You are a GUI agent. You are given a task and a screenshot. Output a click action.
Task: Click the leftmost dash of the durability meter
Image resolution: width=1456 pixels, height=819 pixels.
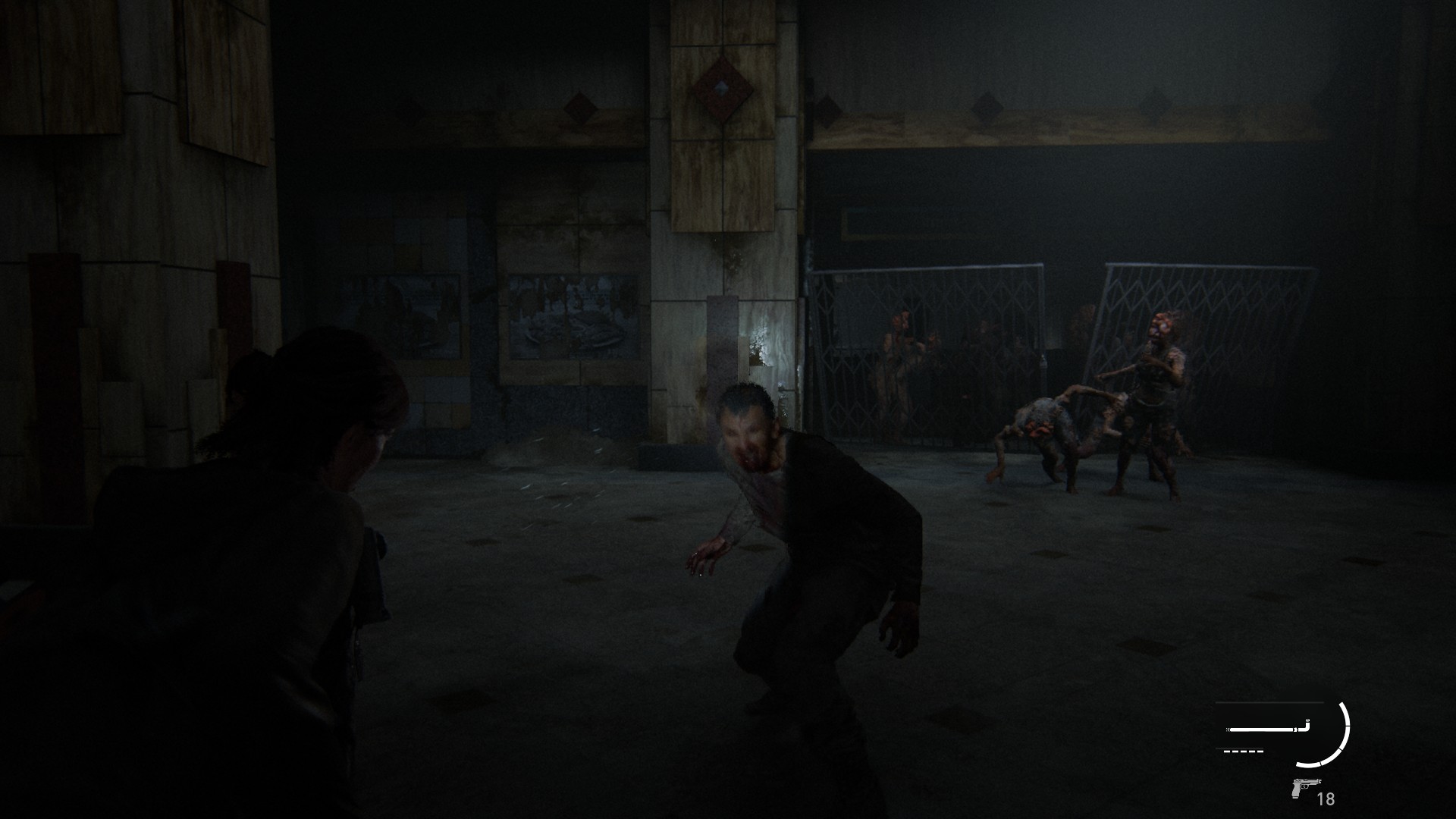click(1226, 751)
